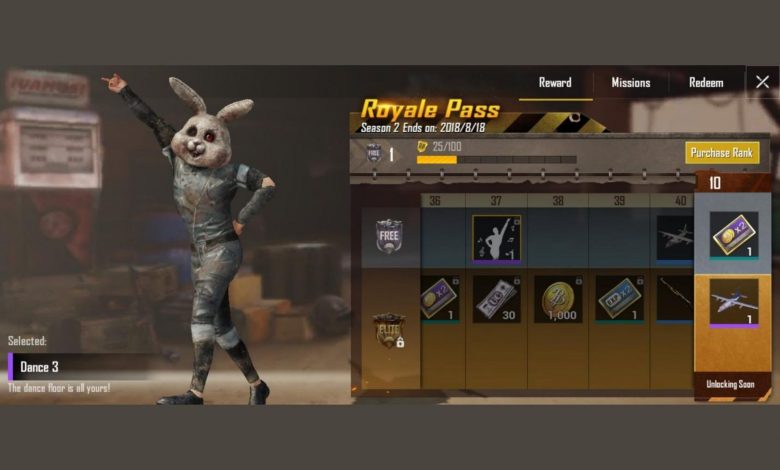Click the Purchase Rank button
This screenshot has height=470, width=780.
click(722, 153)
